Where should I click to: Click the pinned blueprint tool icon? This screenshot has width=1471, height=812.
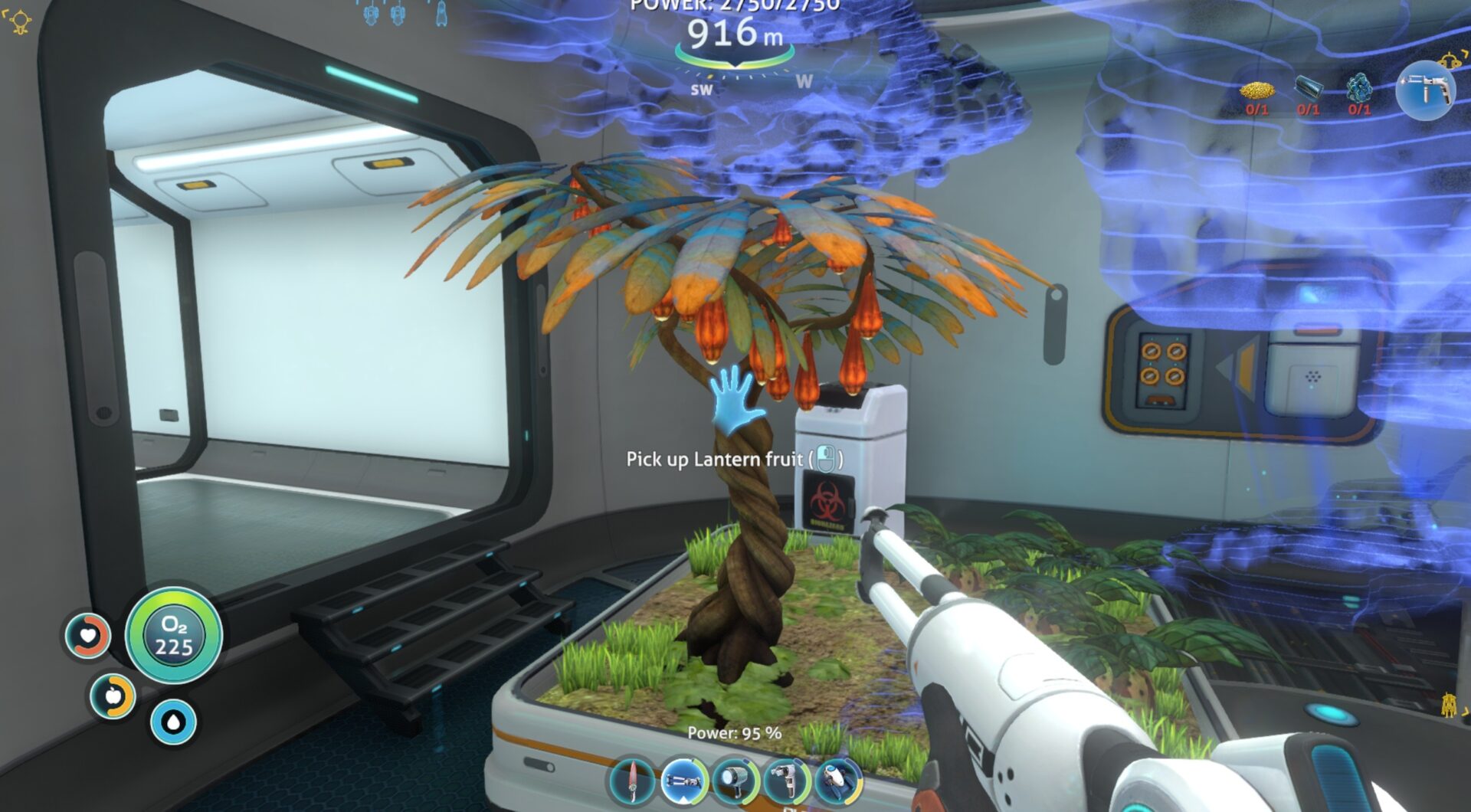coord(1424,90)
